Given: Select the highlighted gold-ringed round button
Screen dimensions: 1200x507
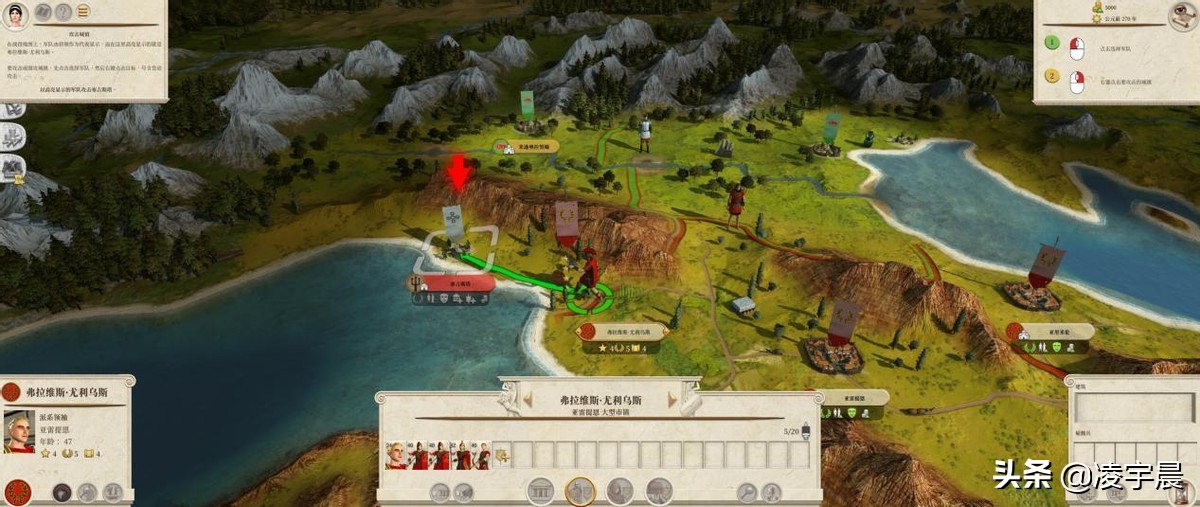Looking at the screenshot, I should click(580, 491).
